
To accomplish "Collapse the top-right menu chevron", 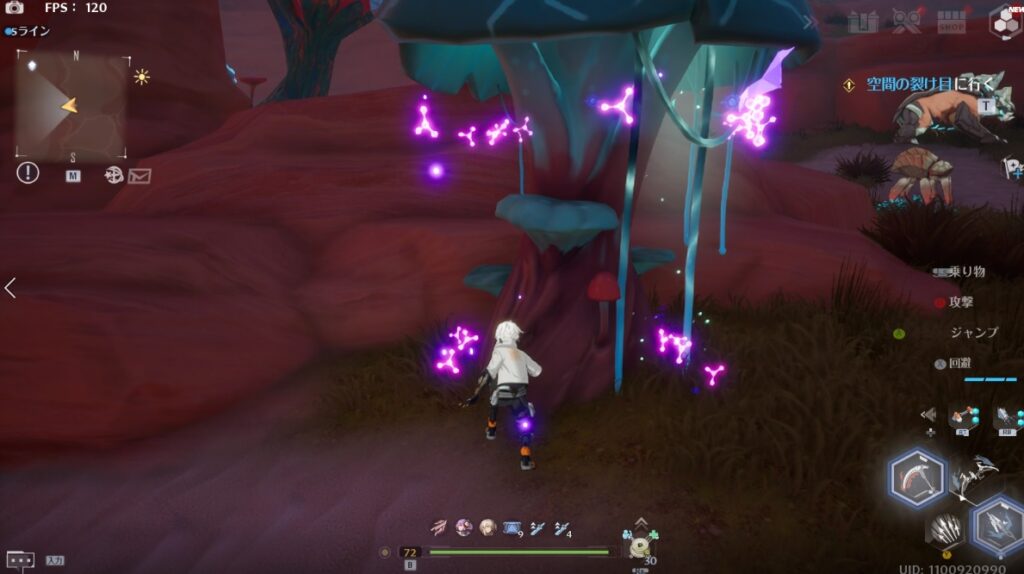I will click(x=809, y=22).
